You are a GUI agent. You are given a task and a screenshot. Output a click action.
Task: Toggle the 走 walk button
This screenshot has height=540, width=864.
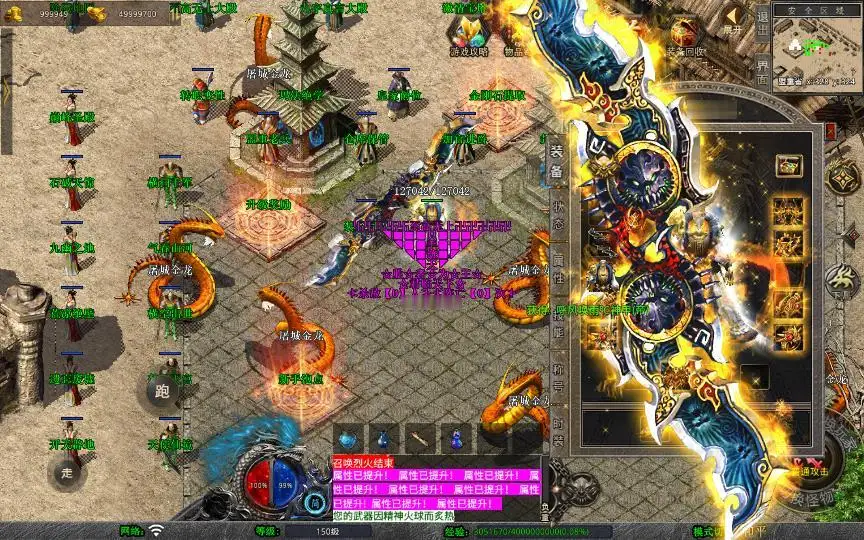[69, 473]
